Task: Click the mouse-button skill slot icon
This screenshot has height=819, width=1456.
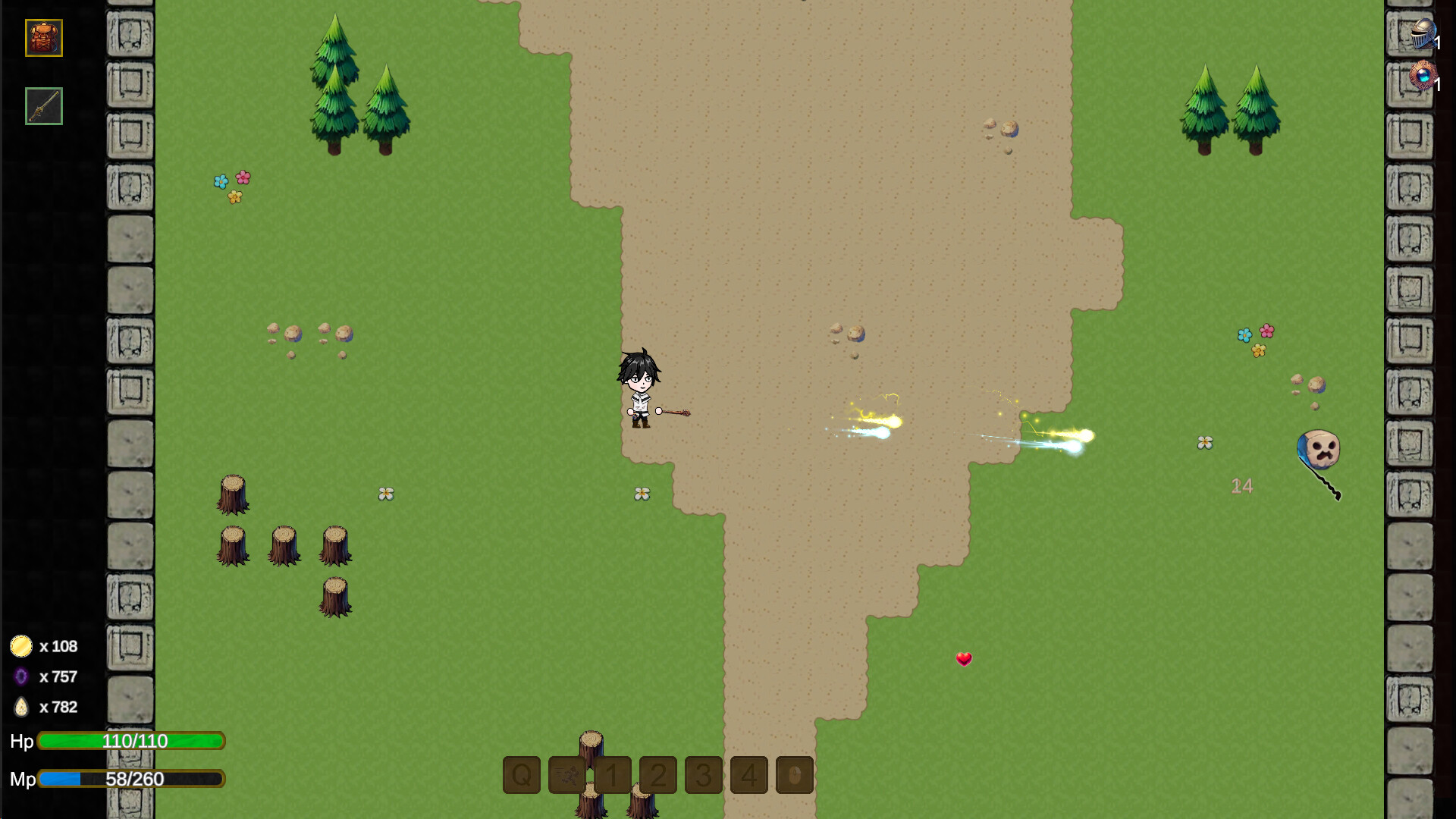Action: tap(794, 775)
